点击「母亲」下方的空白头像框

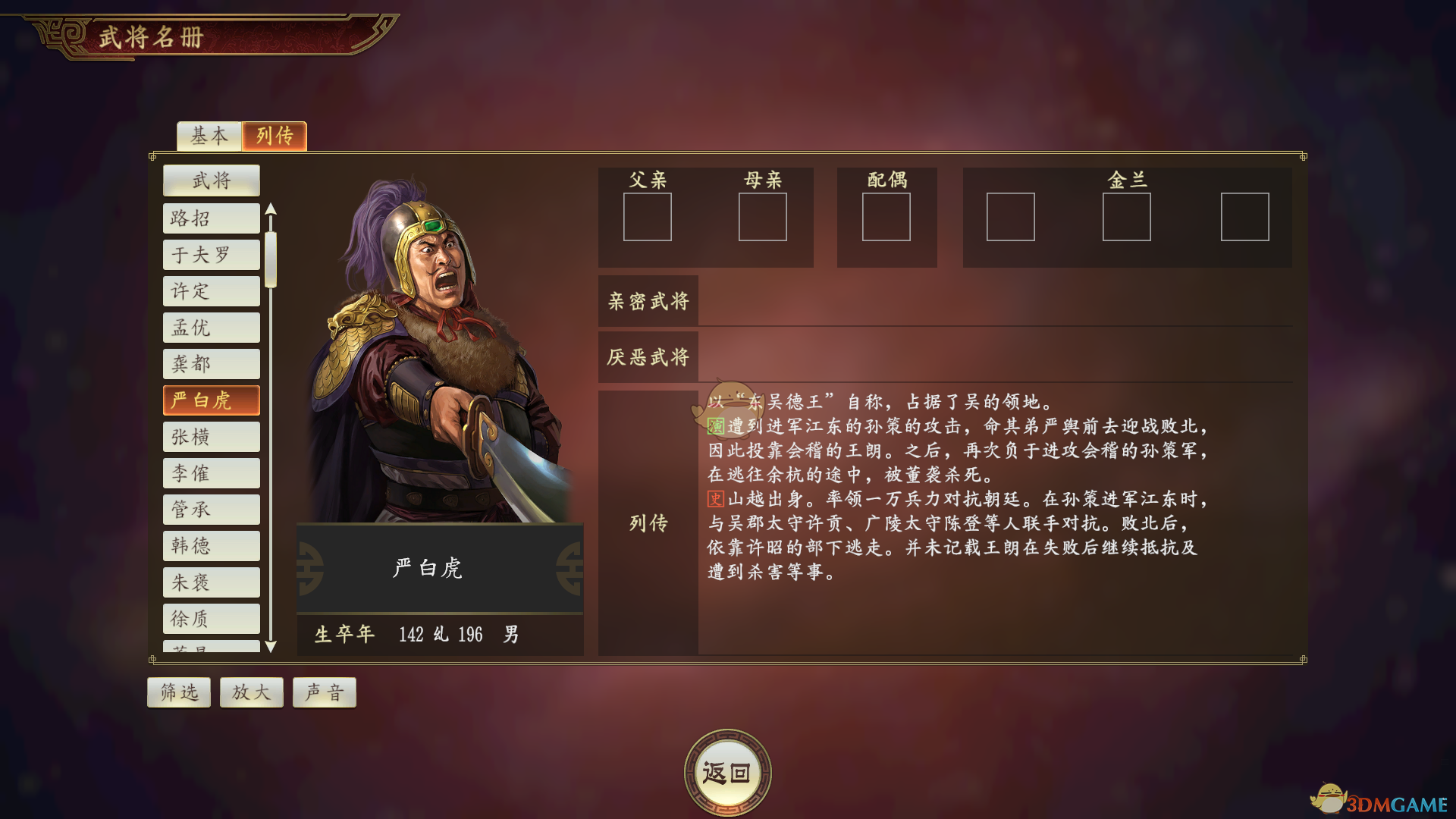pos(763,218)
